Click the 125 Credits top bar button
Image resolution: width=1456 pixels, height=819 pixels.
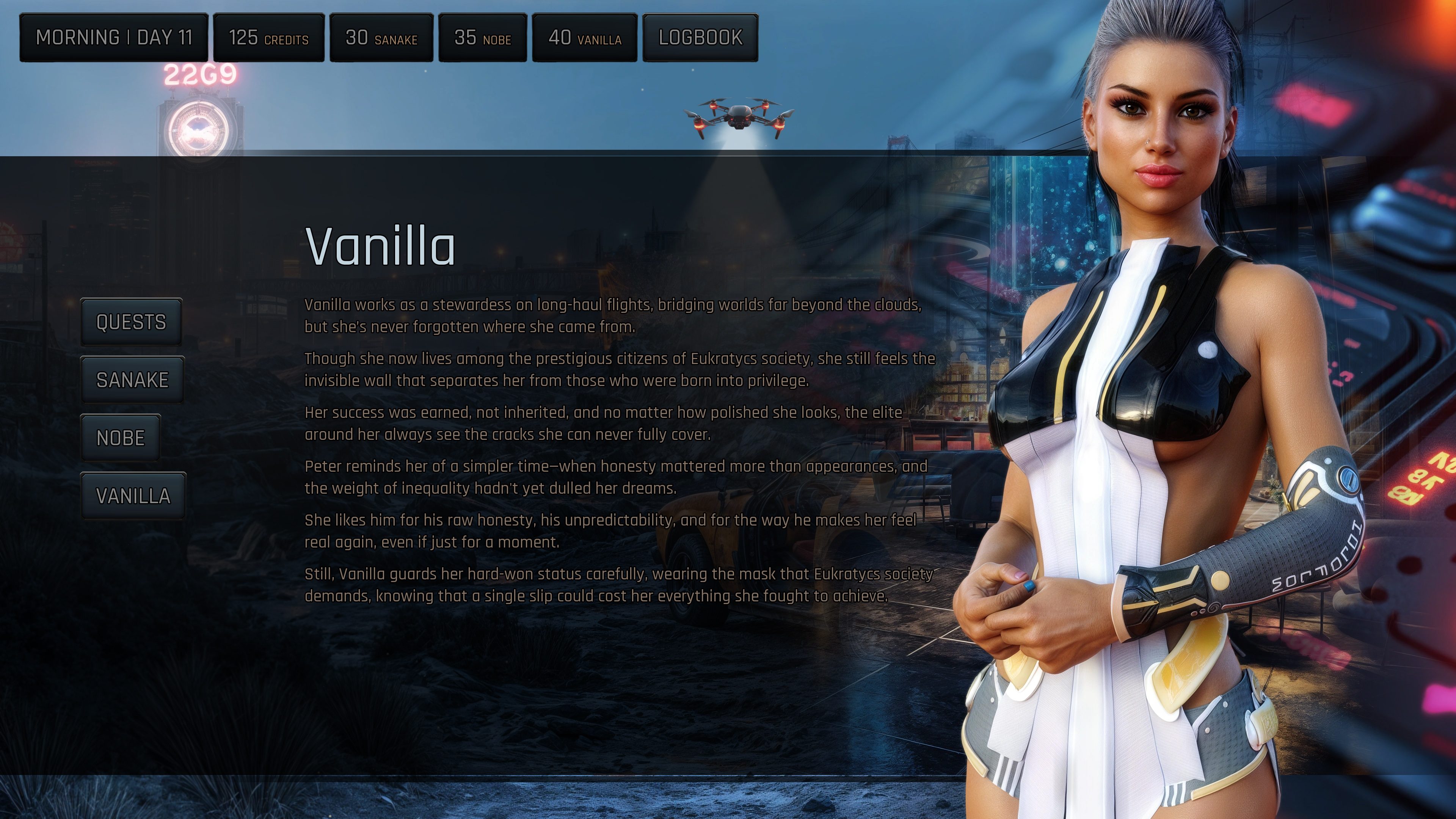(268, 38)
